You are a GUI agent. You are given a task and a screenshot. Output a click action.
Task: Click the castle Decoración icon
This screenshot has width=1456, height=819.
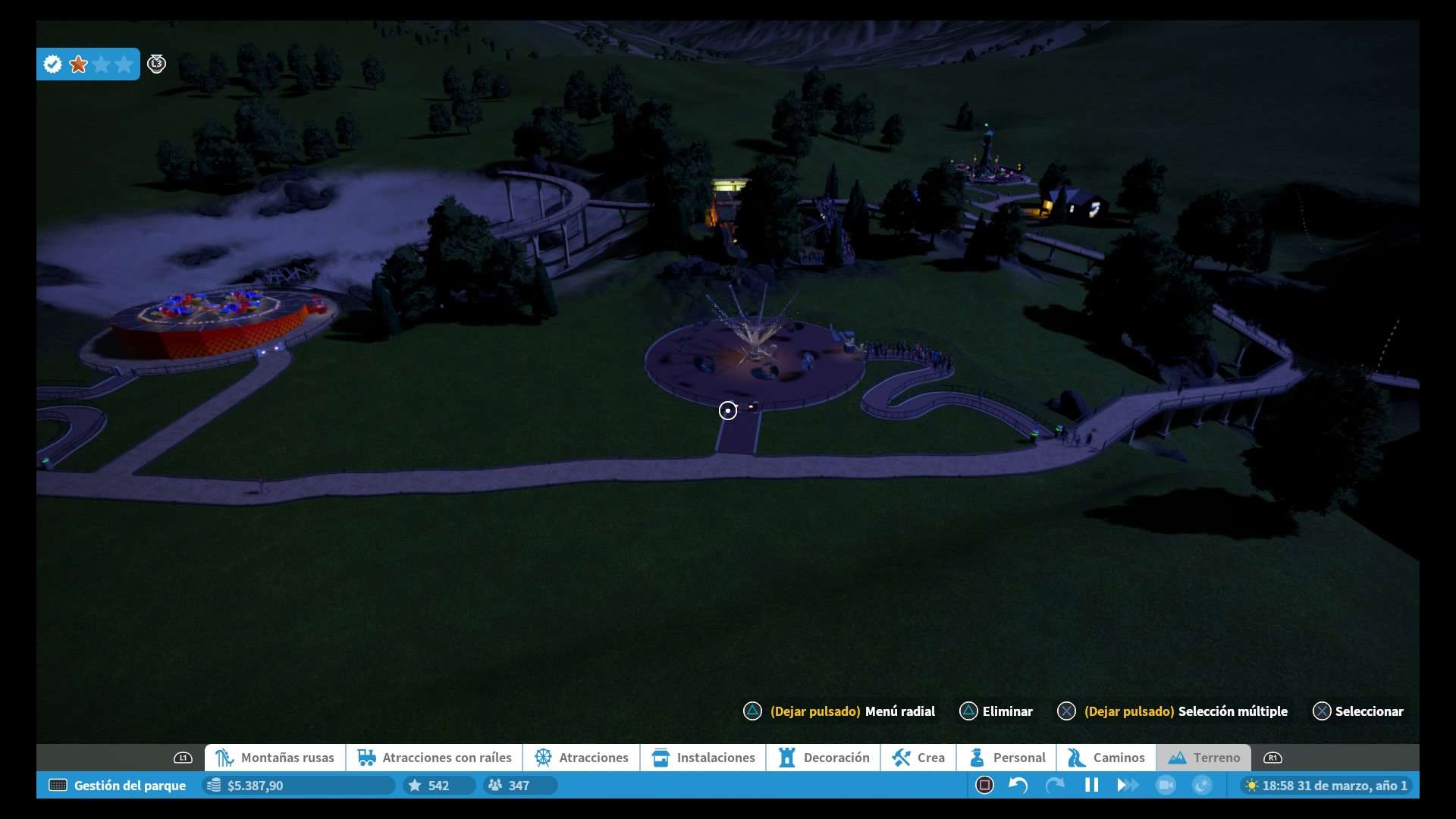787,758
